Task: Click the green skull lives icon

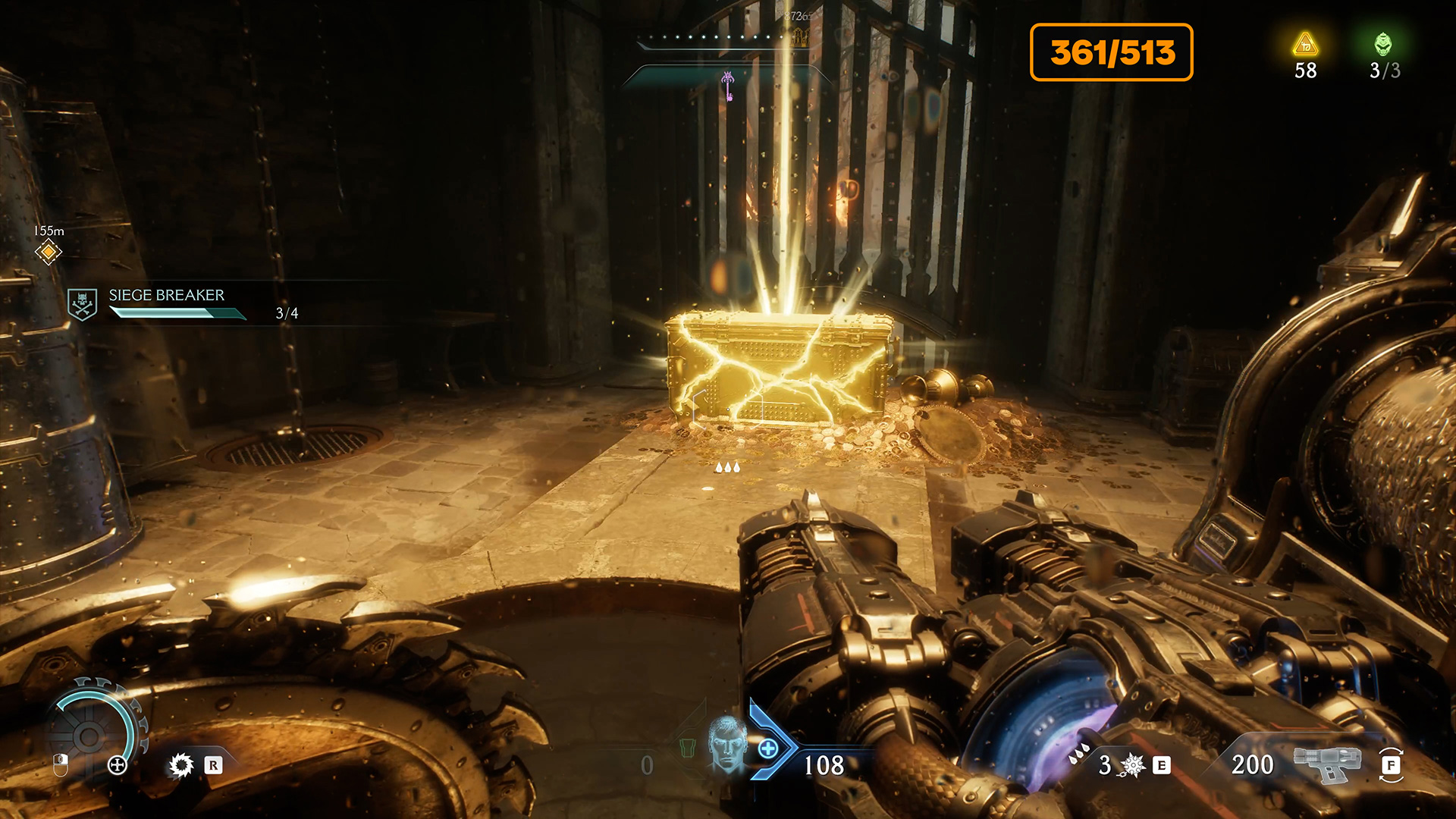Action: [x=1383, y=45]
